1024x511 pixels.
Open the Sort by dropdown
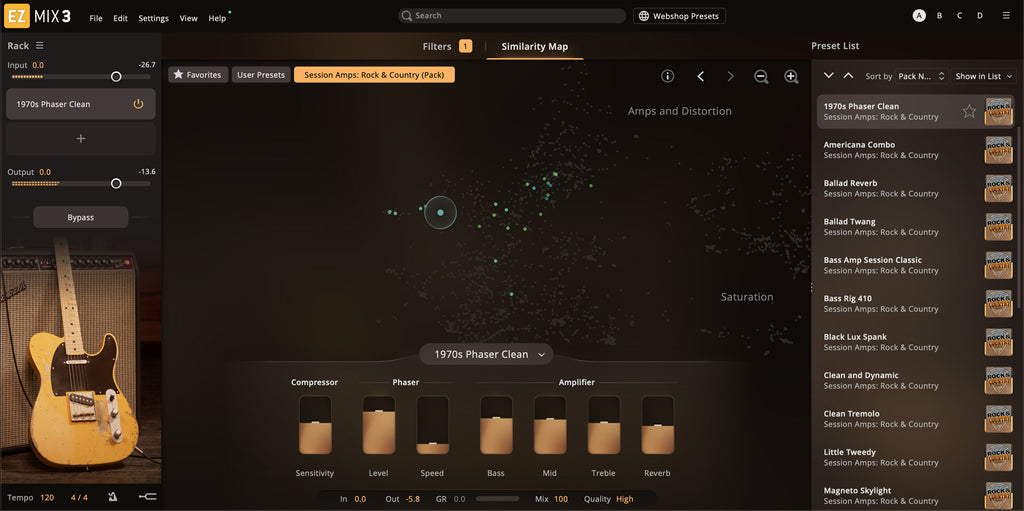pyautogui.click(x=919, y=76)
